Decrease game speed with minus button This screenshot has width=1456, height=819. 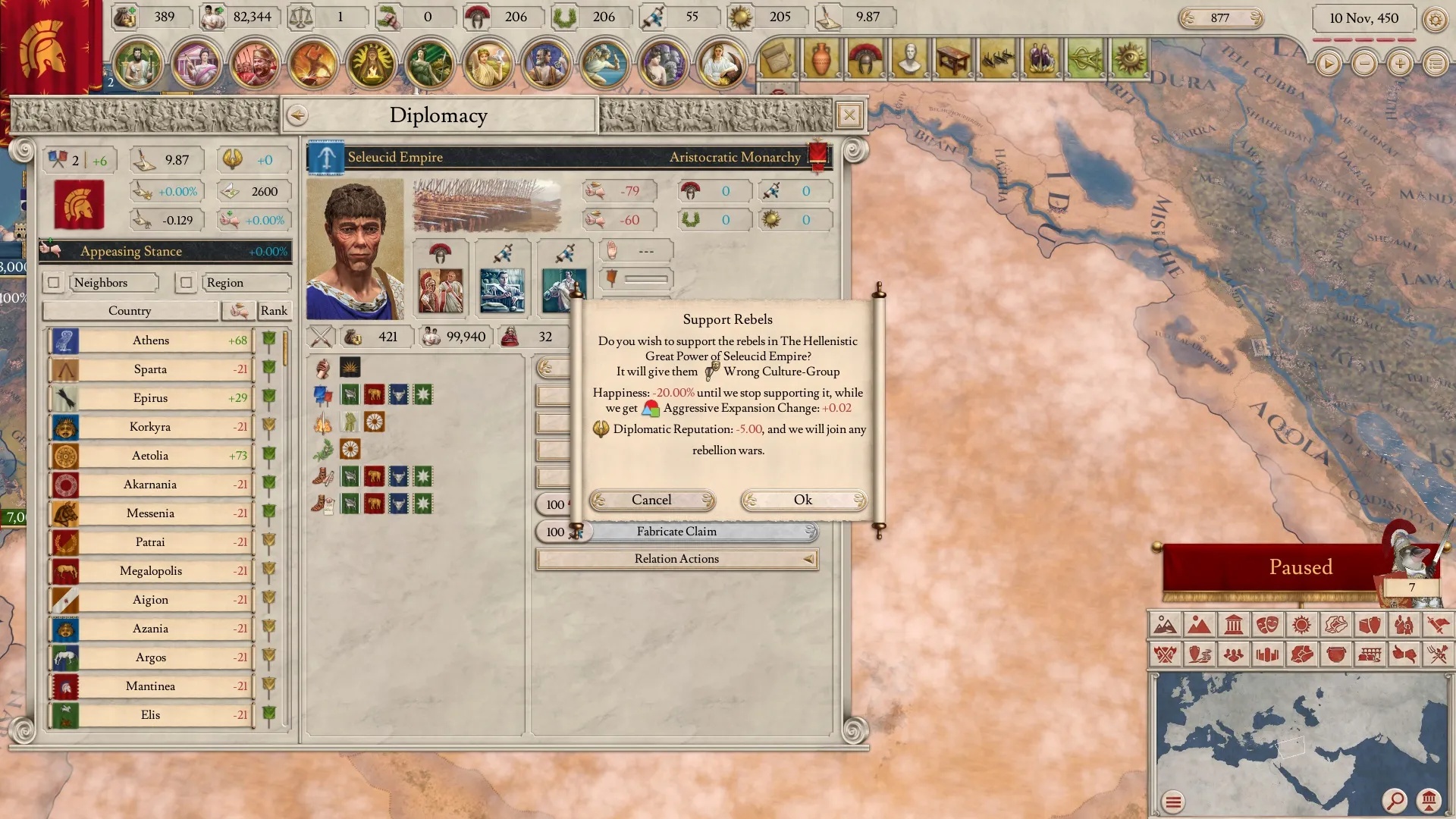1364,64
